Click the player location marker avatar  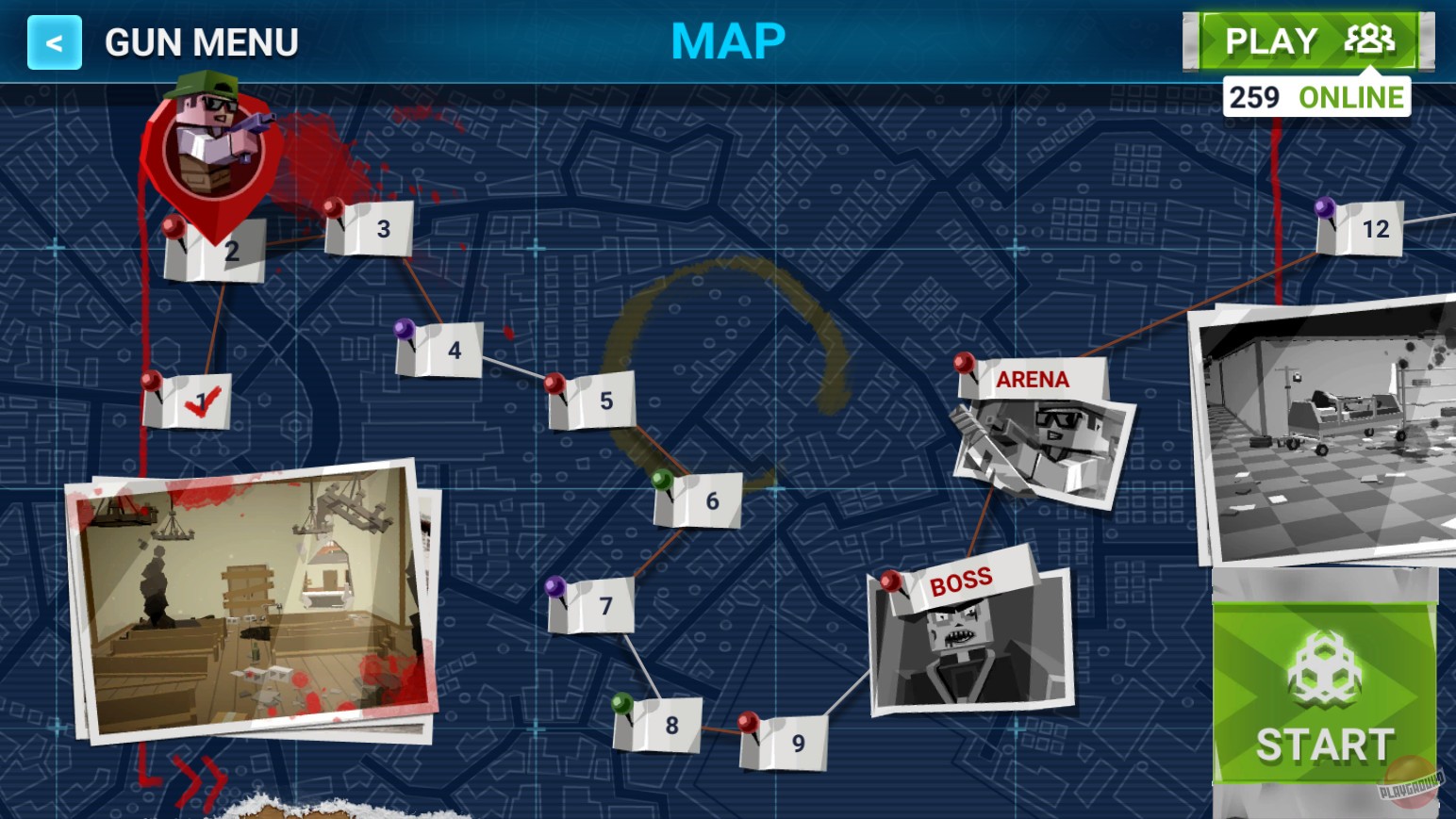(209, 141)
